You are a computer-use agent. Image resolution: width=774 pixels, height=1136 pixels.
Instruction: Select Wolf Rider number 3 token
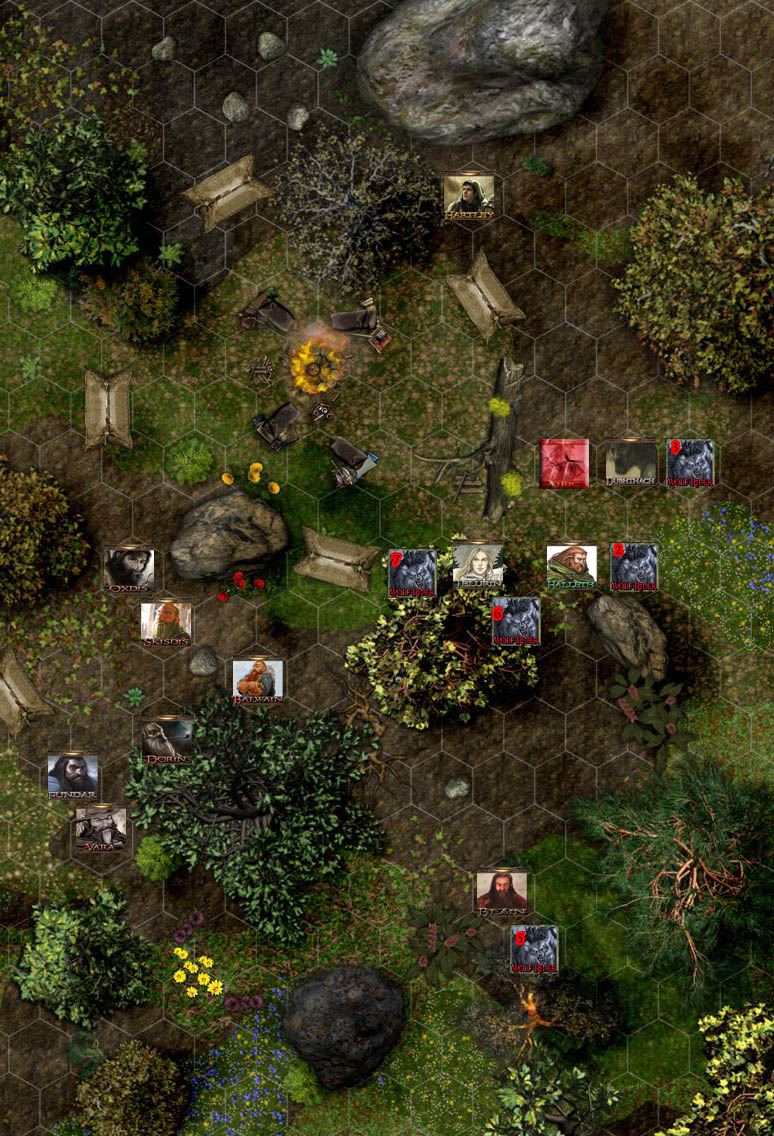point(690,462)
